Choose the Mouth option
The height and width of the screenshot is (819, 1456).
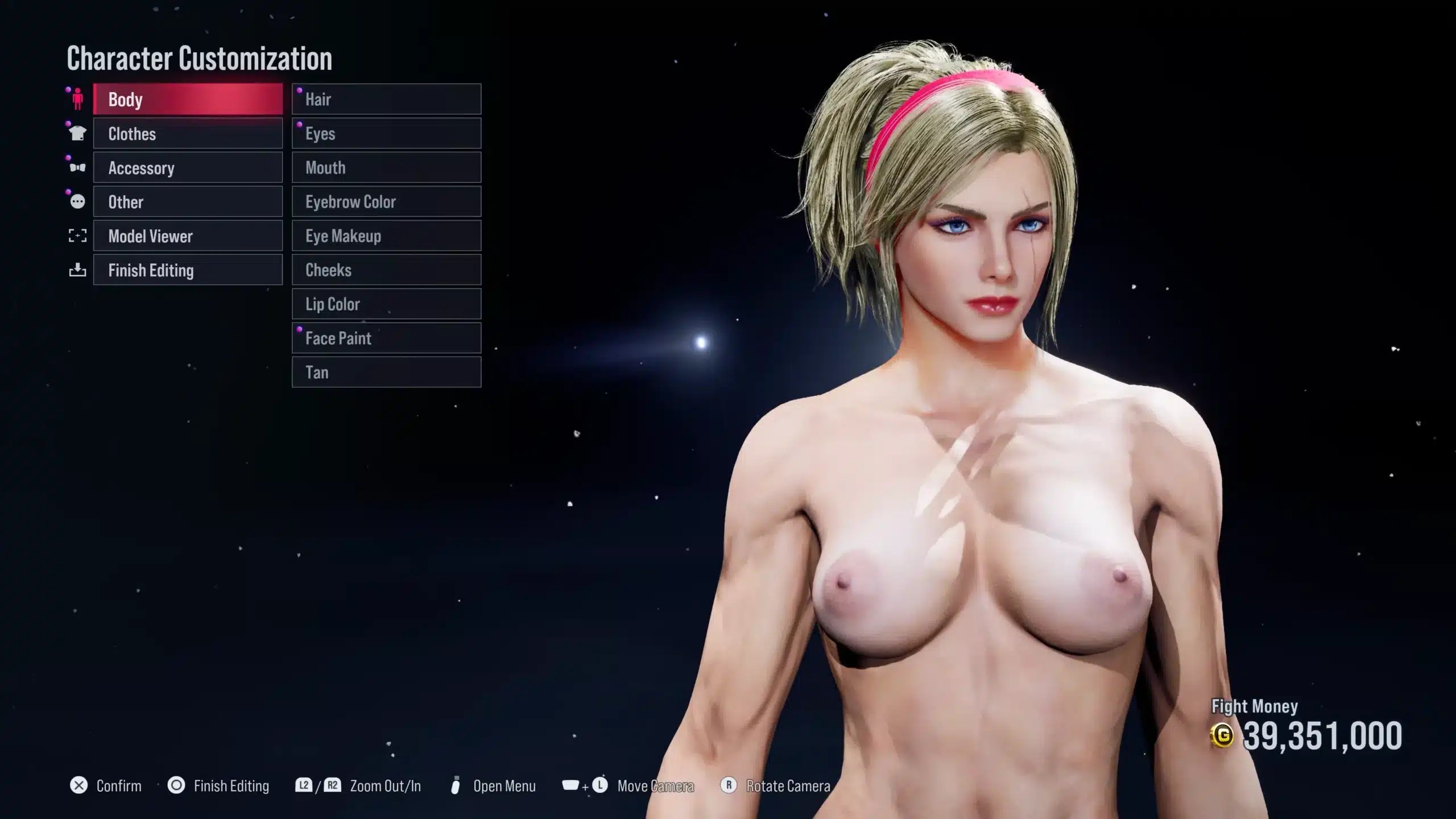coord(386,168)
